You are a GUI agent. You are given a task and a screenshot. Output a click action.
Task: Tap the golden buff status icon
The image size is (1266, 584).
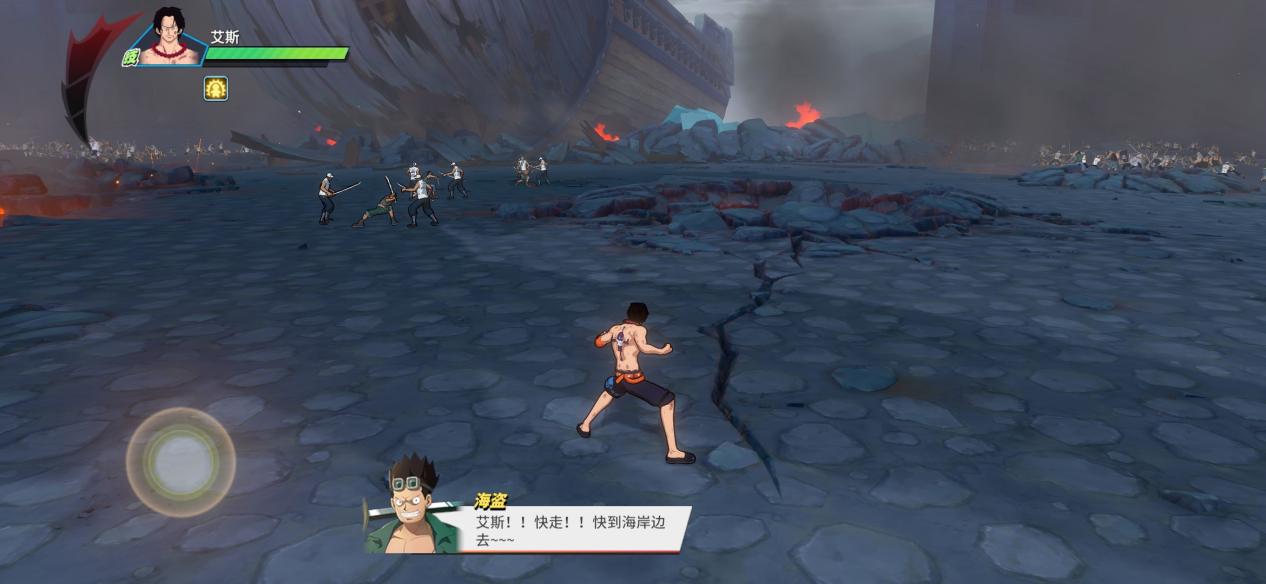(x=216, y=88)
